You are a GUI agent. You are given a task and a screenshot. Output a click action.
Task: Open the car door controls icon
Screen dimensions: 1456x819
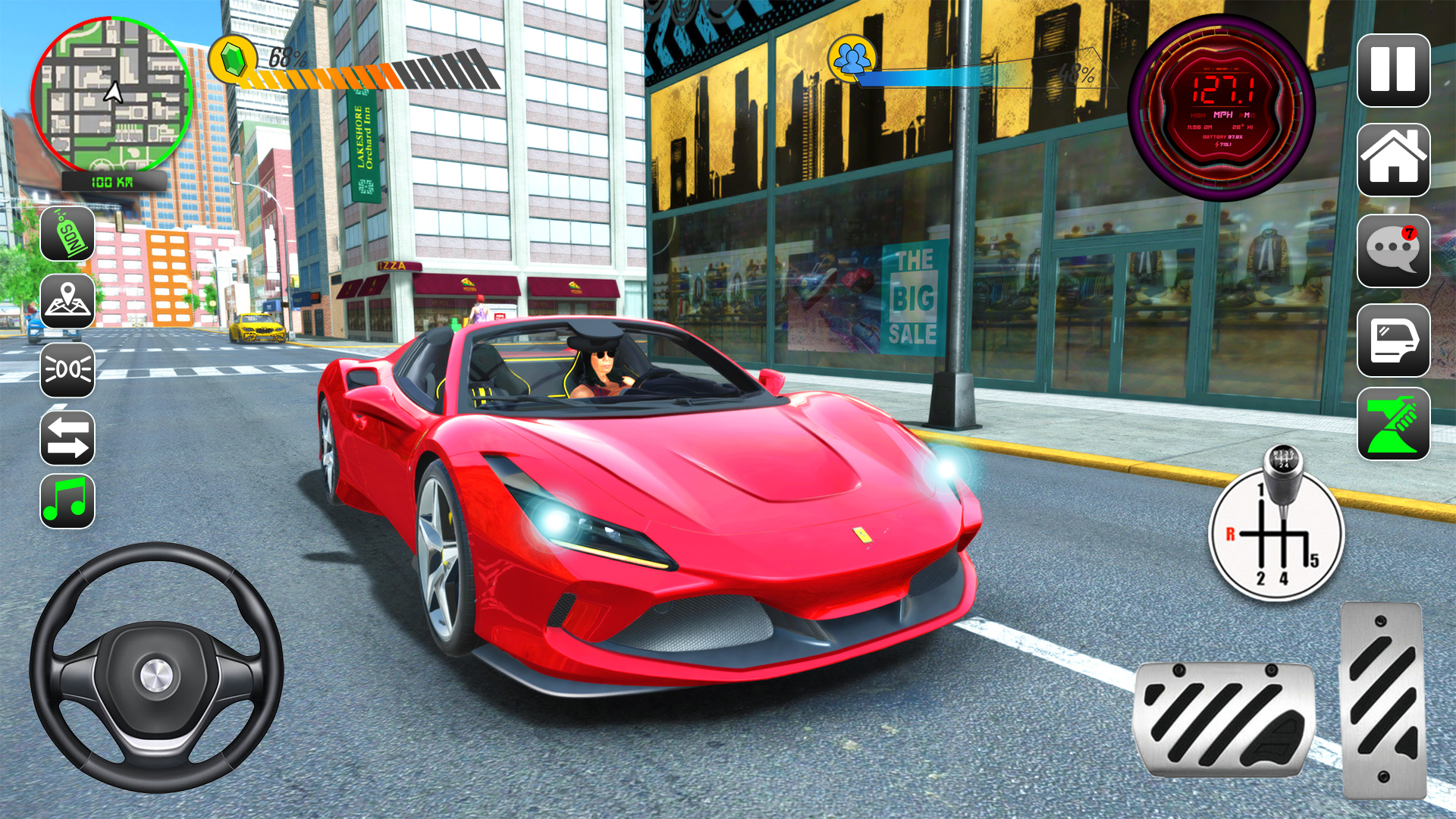point(1392,340)
